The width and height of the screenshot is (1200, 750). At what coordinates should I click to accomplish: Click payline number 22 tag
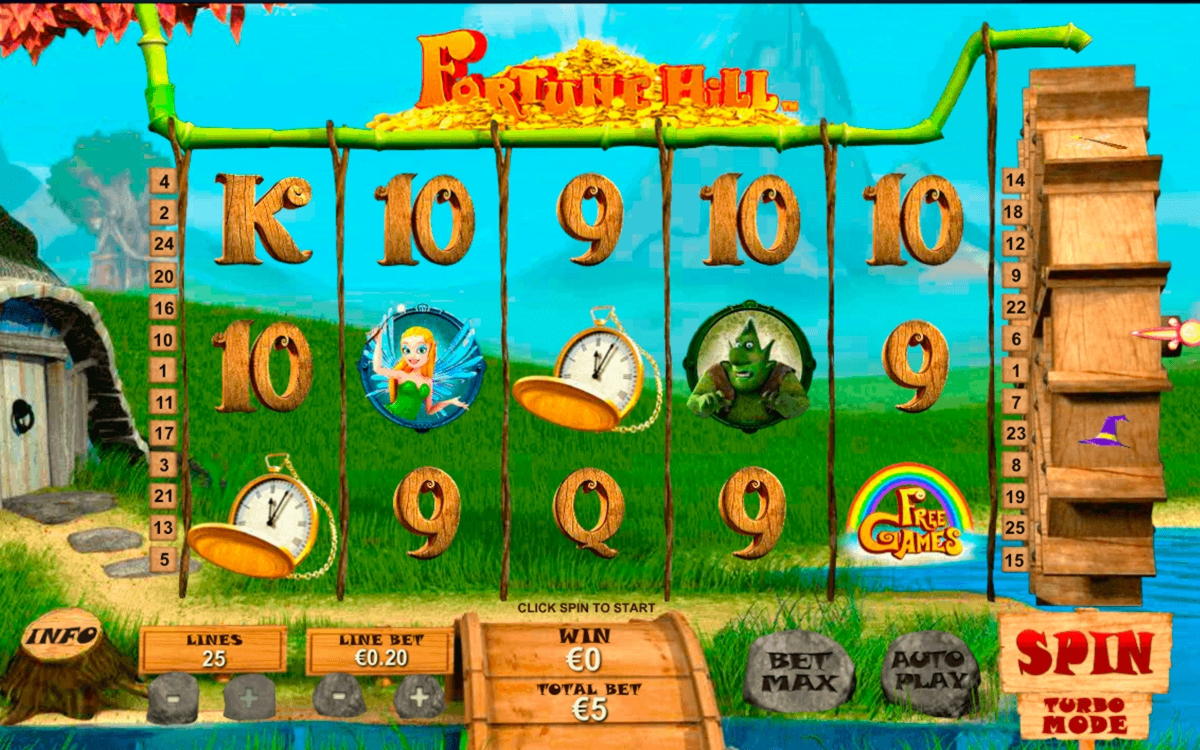point(1015,307)
